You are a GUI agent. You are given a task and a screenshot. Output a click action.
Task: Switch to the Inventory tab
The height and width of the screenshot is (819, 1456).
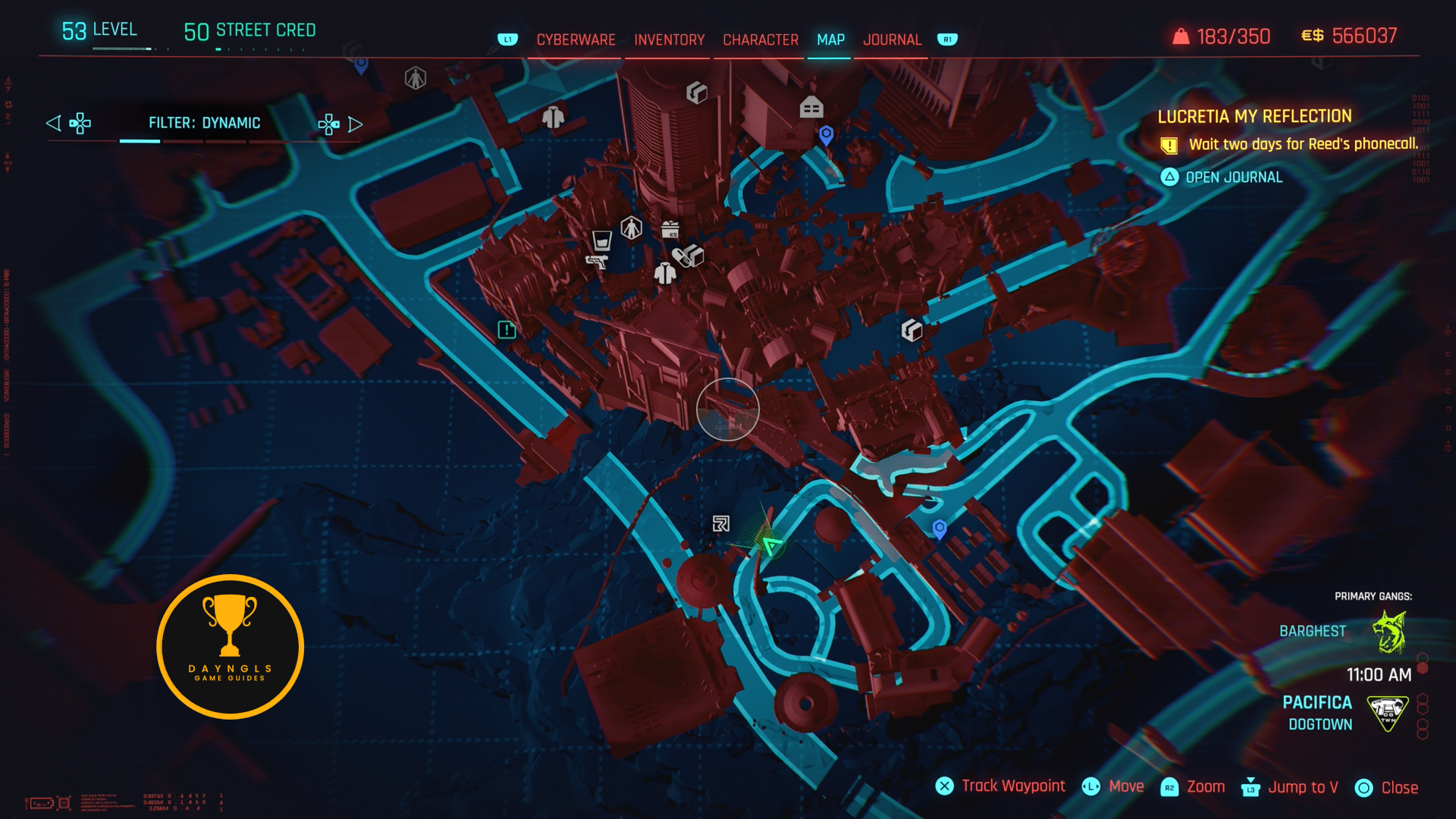(669, 39)
